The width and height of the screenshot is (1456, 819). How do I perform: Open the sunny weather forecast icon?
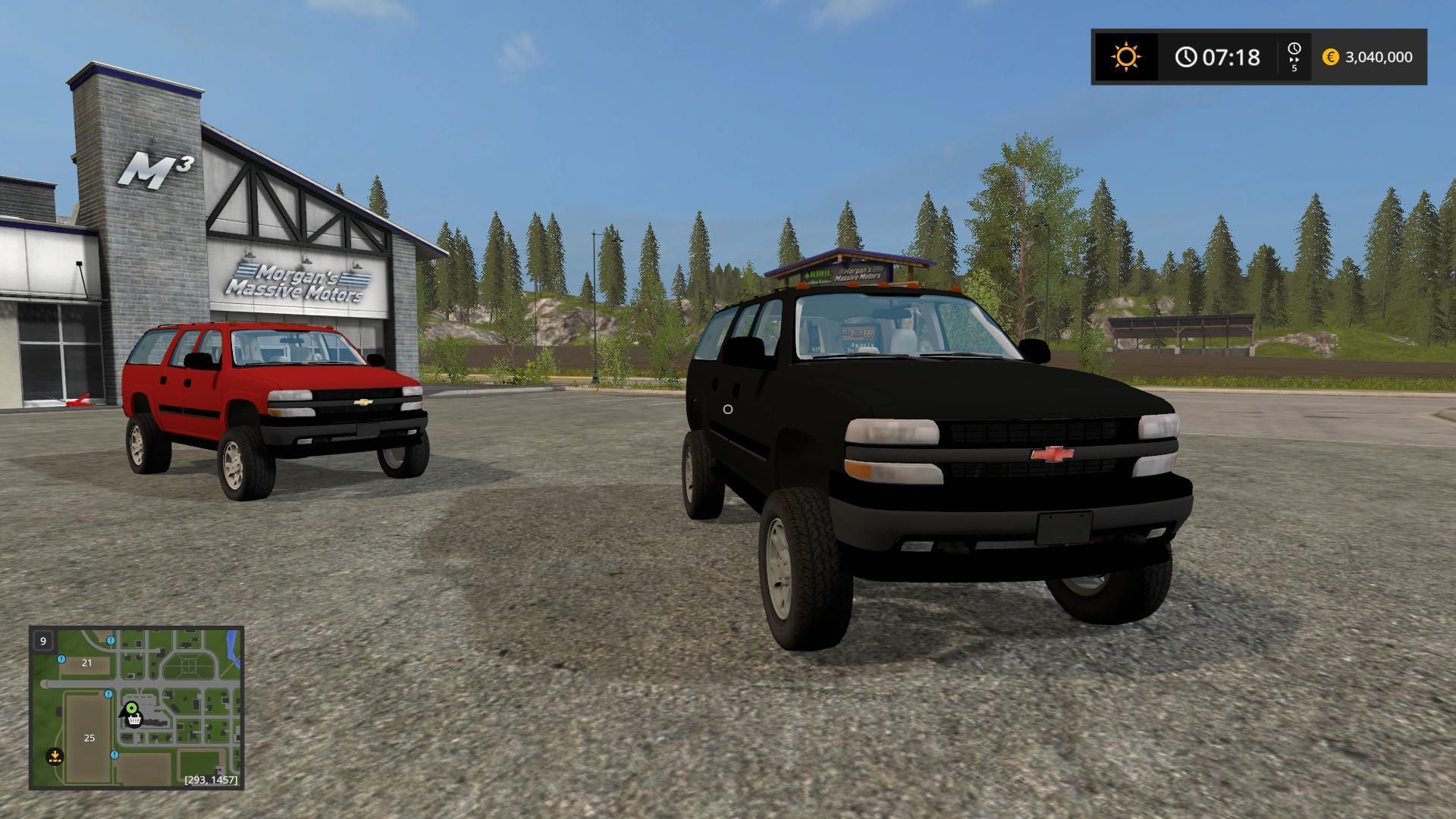coord(1125,57)
